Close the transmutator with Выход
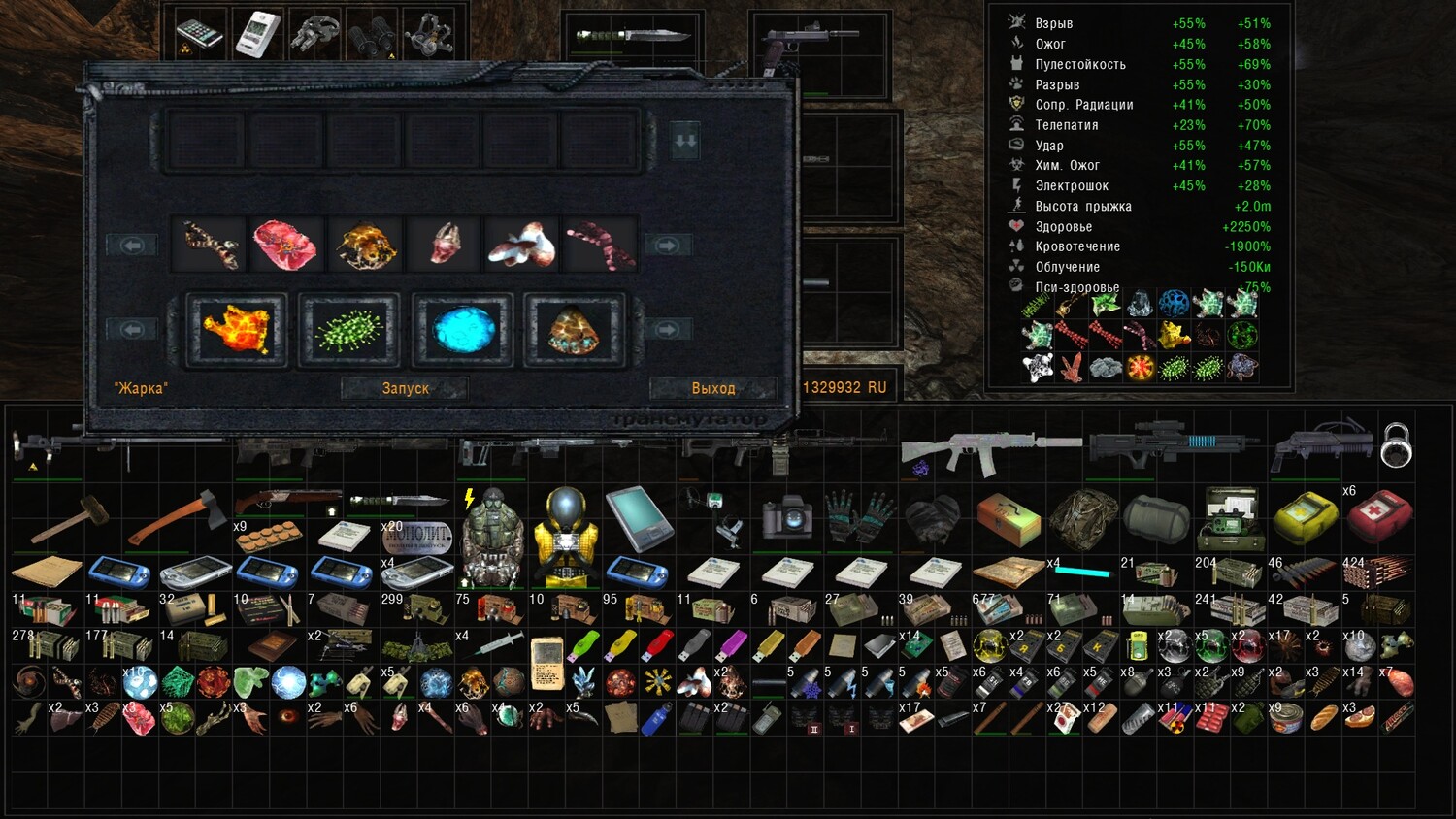The height and width of the screenshot is (819, 1456). (712, 388)
